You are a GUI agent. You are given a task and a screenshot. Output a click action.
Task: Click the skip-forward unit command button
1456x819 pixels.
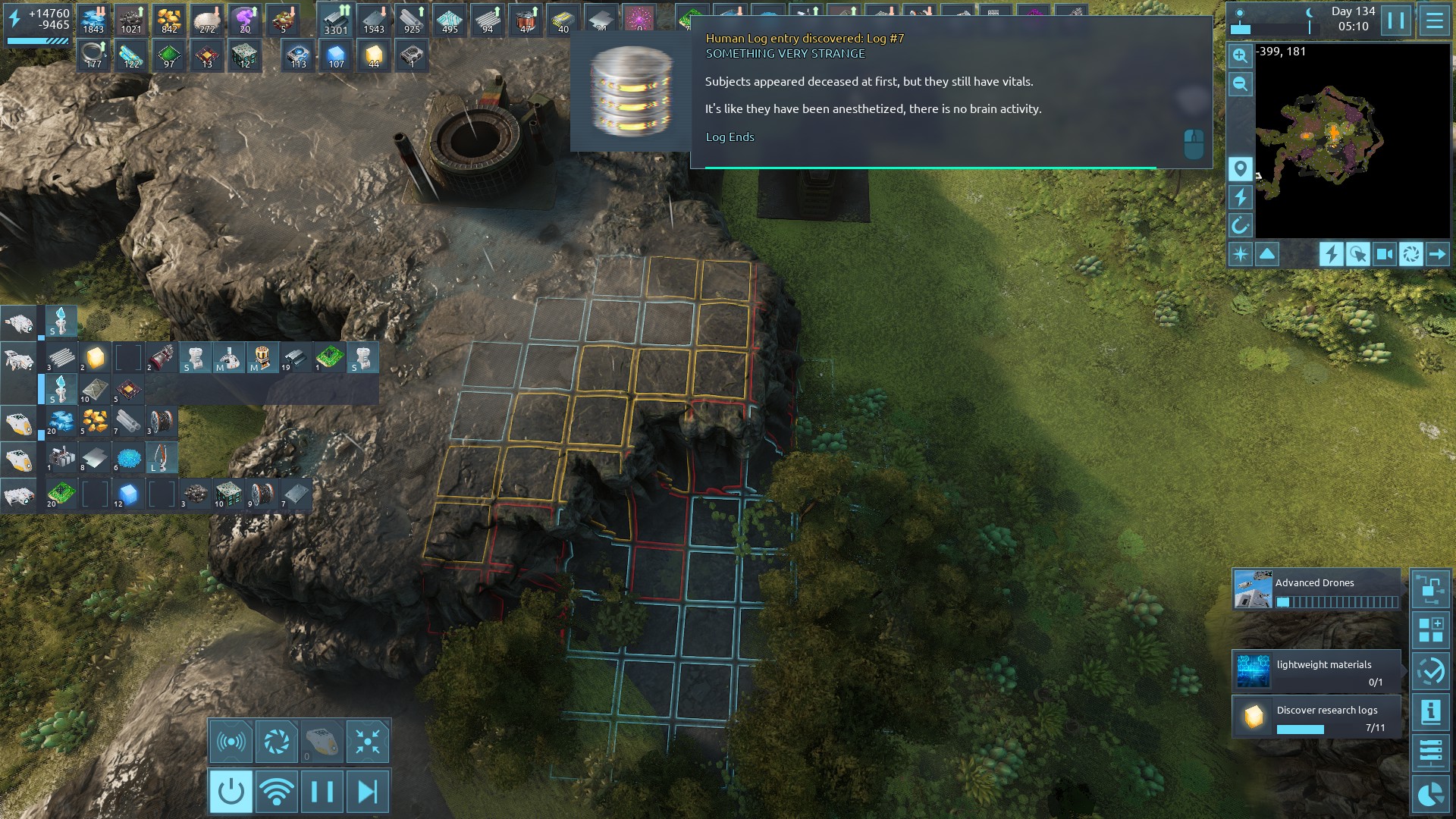point(368,792)
